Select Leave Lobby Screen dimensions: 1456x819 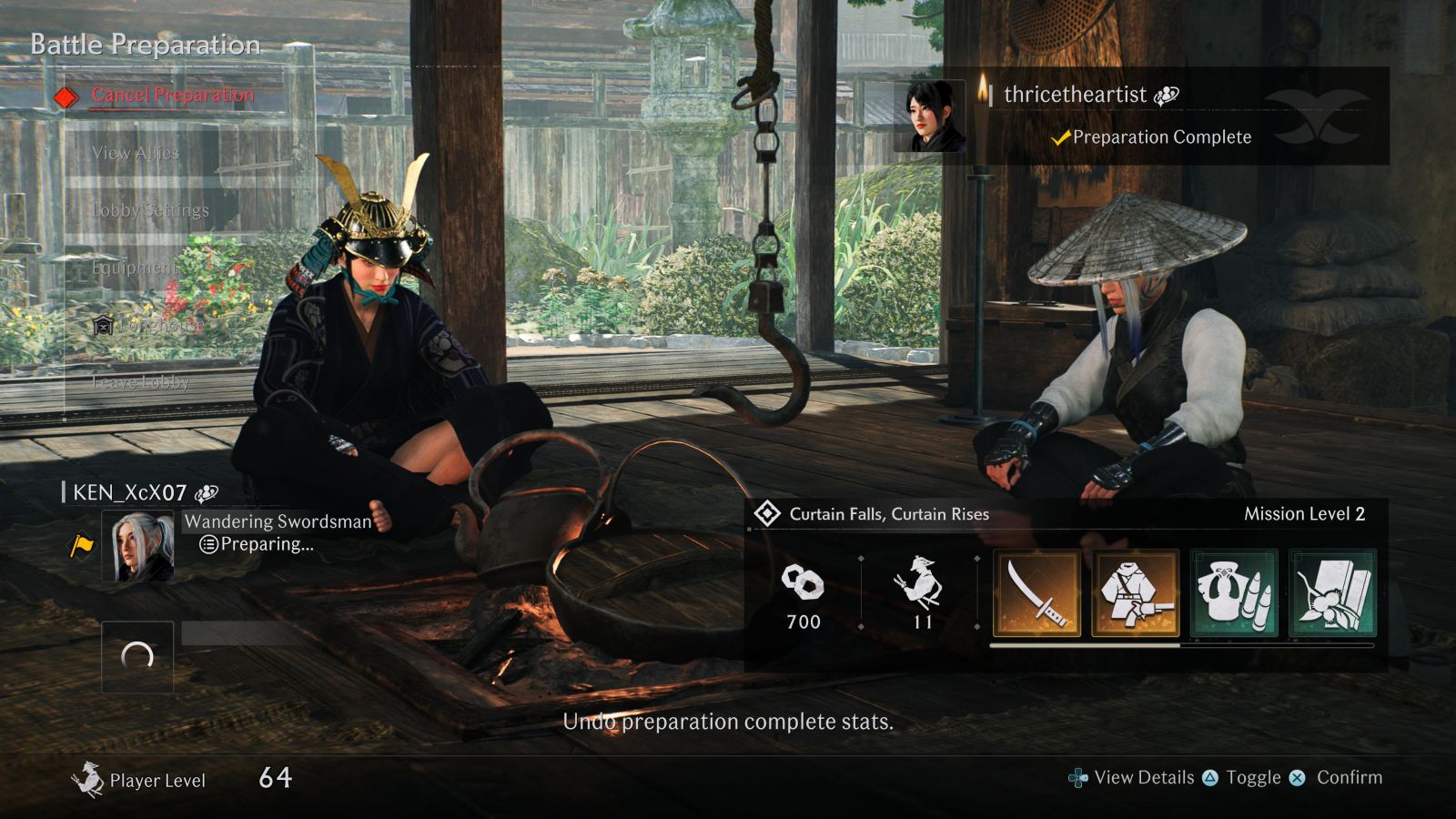[140, 382]
